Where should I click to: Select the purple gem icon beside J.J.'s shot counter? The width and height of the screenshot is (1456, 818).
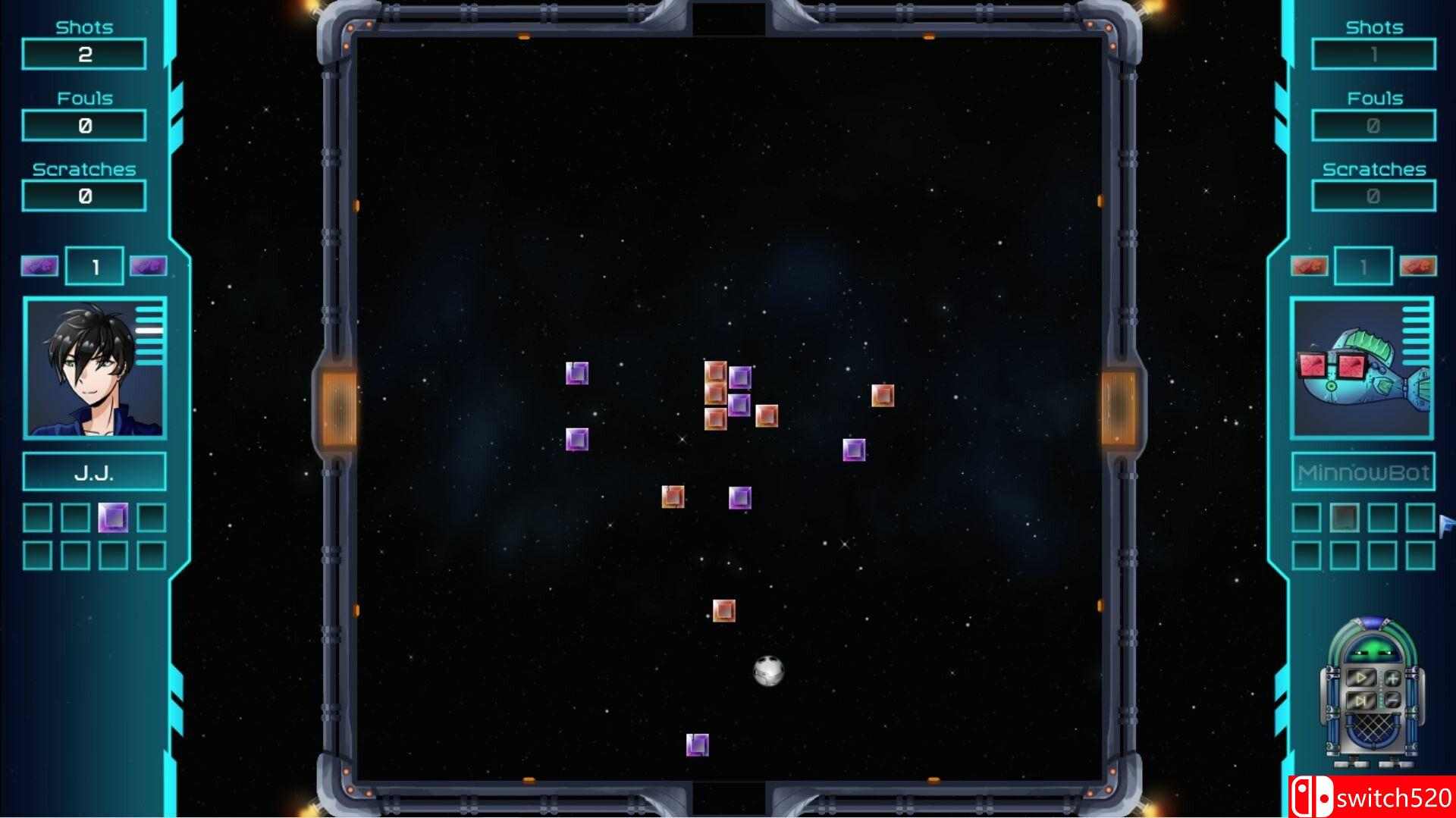[x=39, y=265]
